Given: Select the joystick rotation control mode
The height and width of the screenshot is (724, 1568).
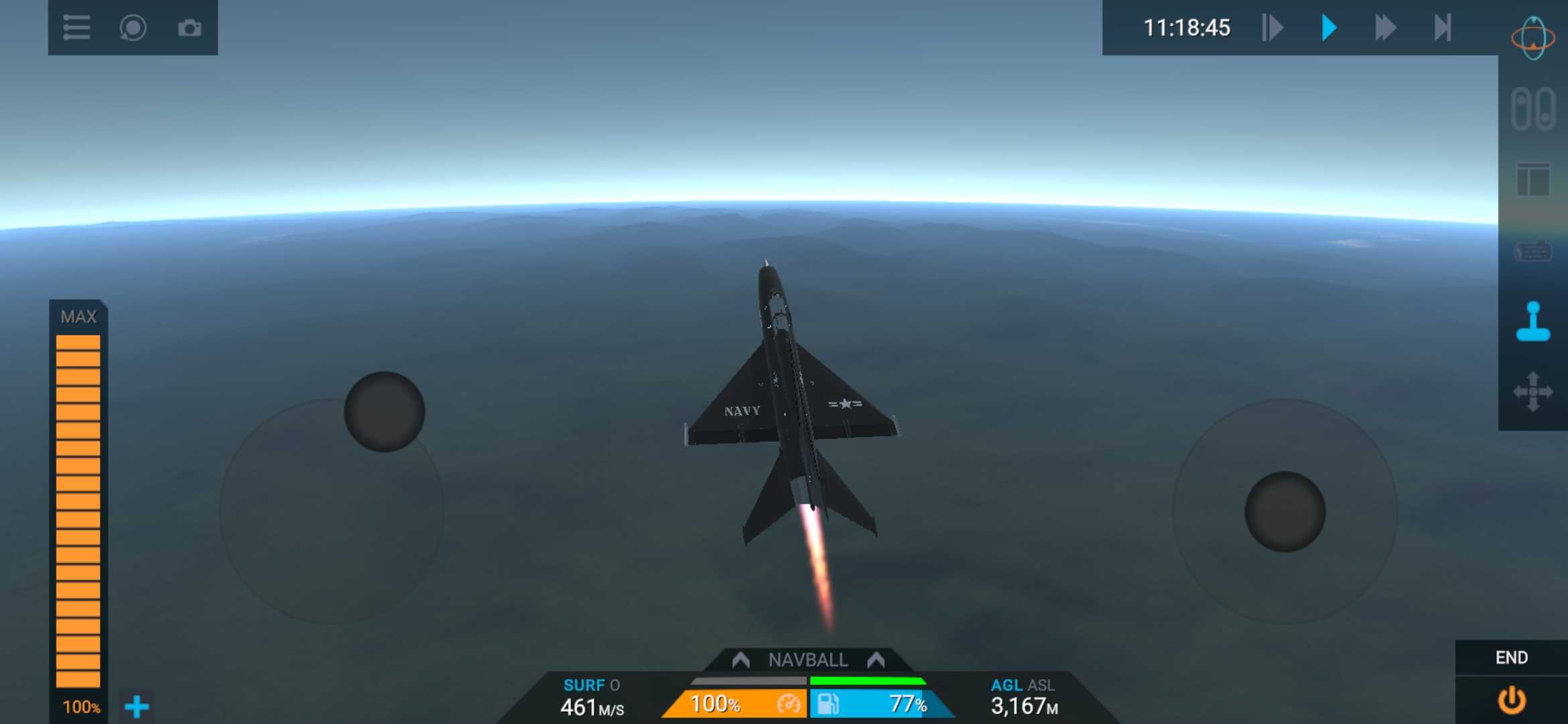Looking at the screenshot, I should pyautogui.click(x=1533, y=322).
